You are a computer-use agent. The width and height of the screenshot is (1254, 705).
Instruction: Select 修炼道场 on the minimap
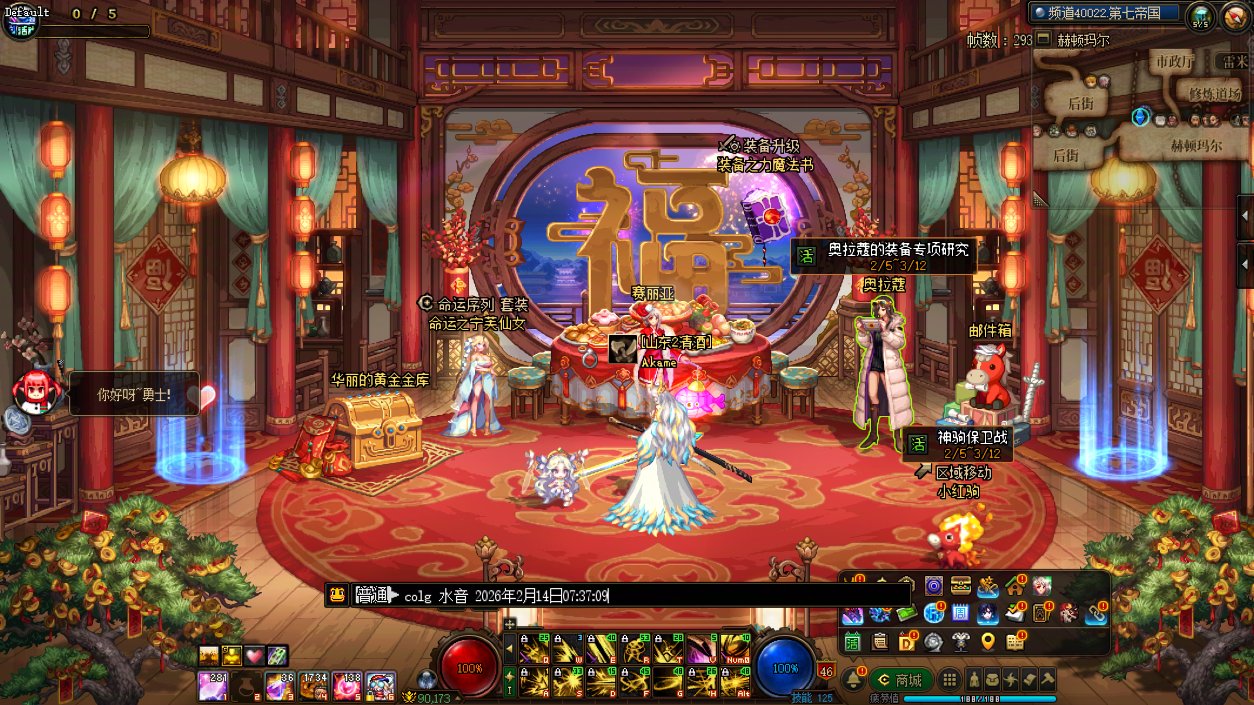1214,93
